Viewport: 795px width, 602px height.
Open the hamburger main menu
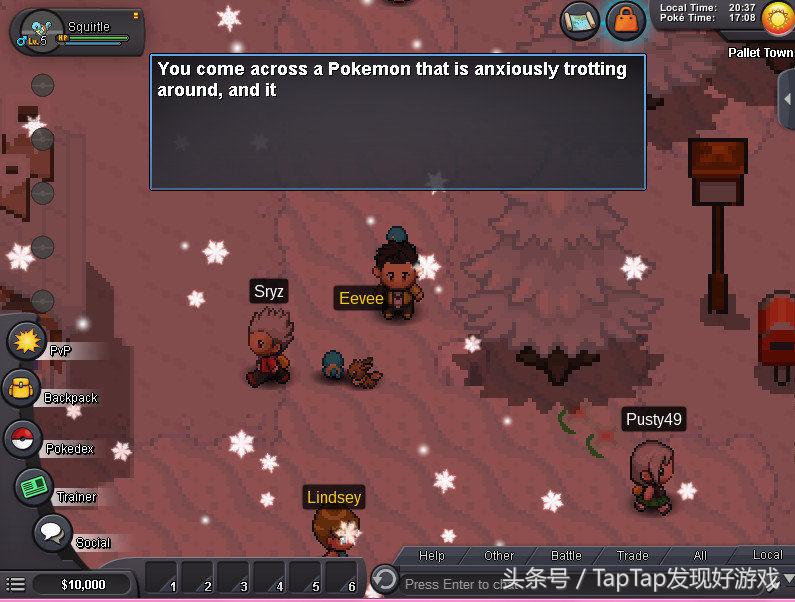point(15,584)
